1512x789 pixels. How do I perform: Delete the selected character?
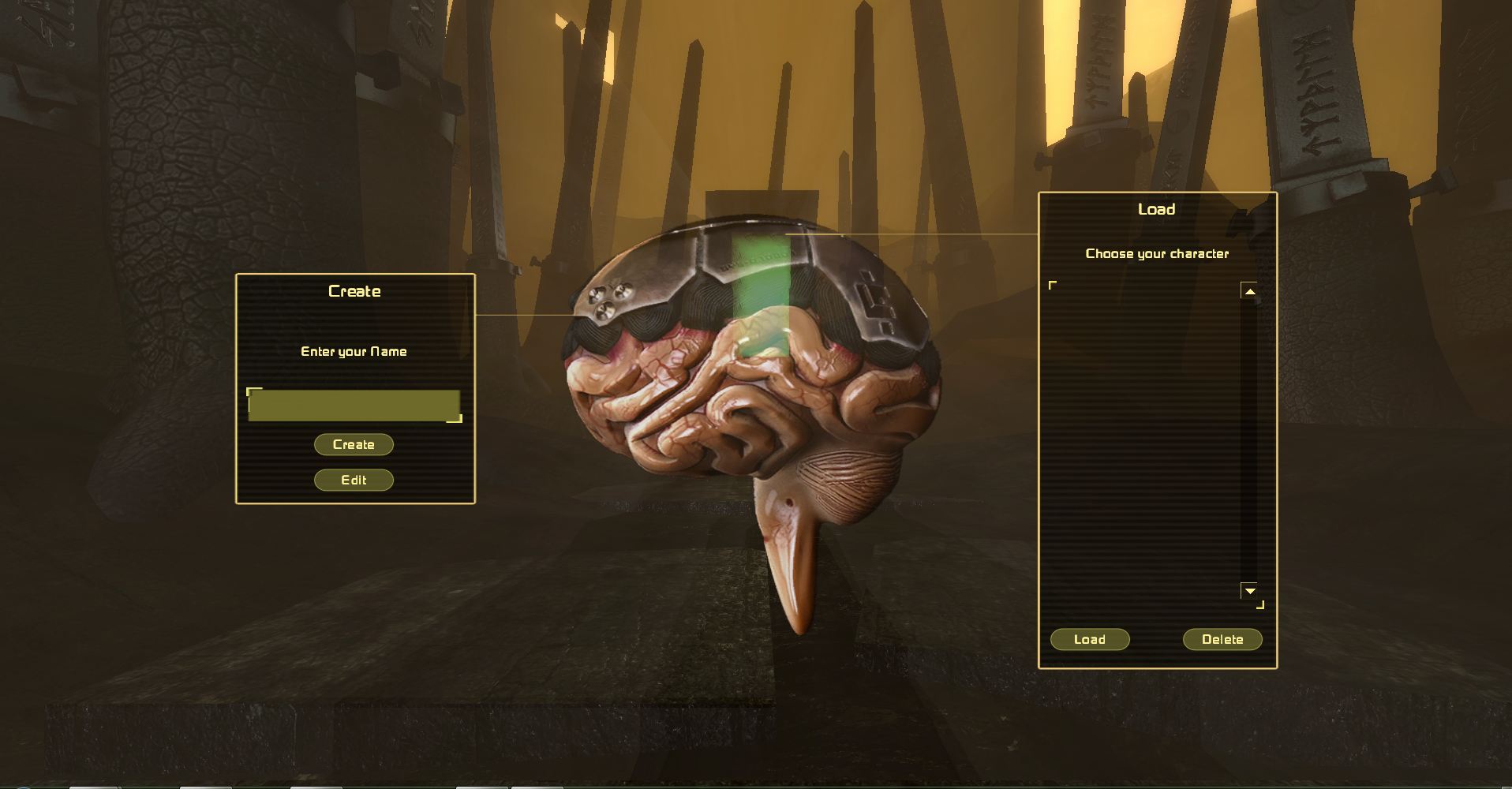(x=1222, y=640)
